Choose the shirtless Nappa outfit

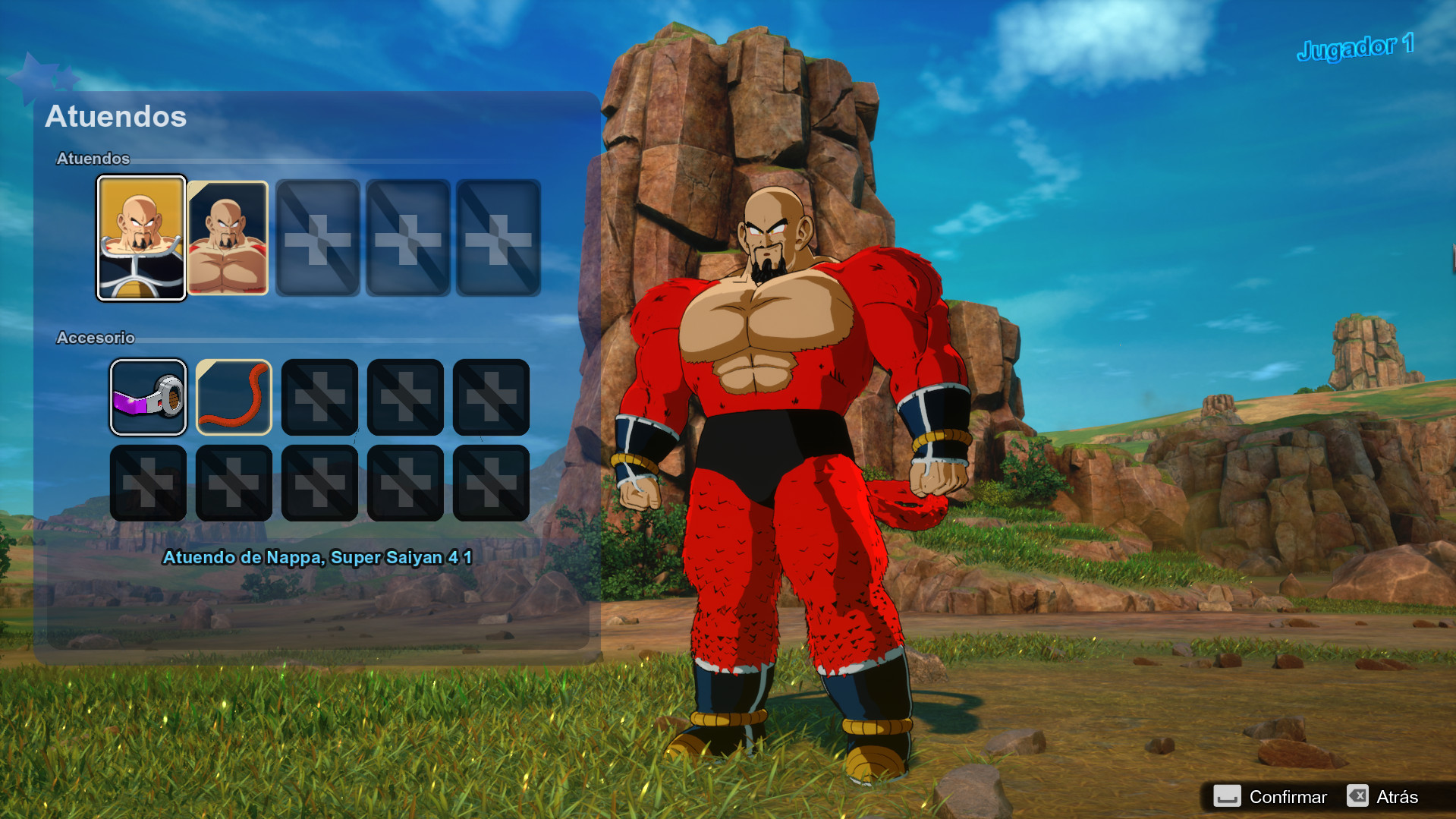pos(228,238)
